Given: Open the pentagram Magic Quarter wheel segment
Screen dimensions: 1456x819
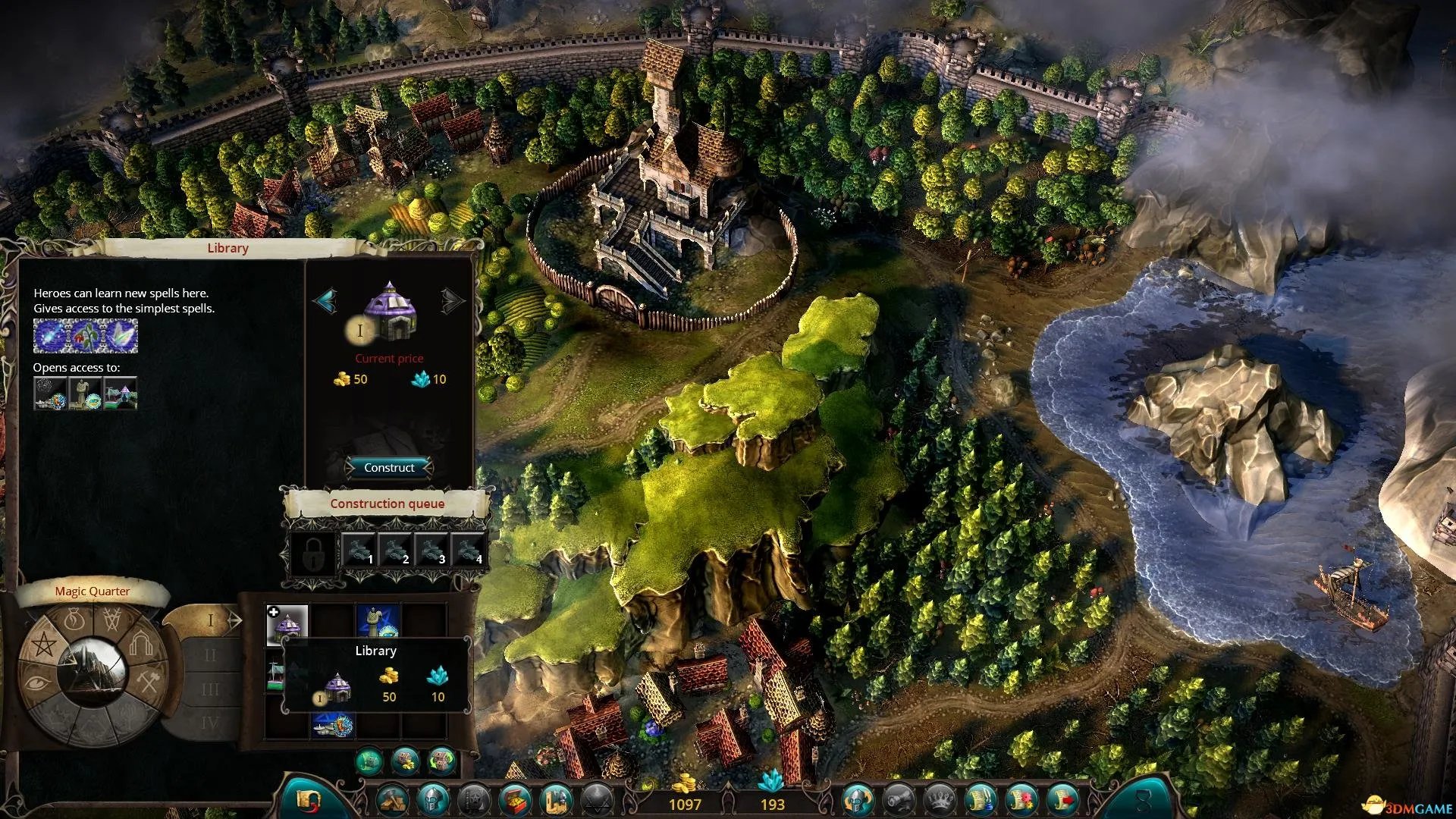Looking at the screenshot, I should (x=42, y=645).
